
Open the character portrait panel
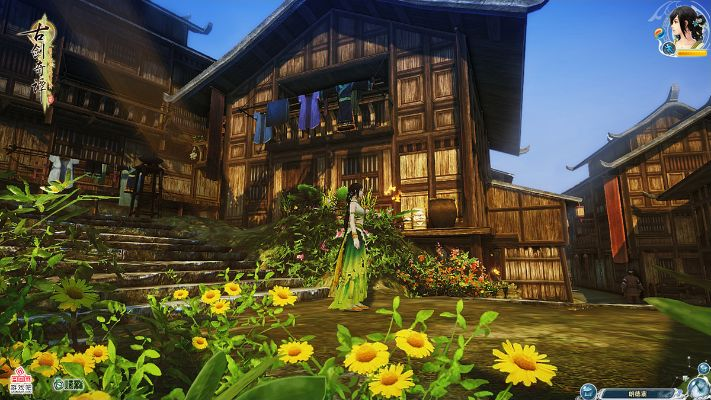pyautogui.click(x=686, y=26)
